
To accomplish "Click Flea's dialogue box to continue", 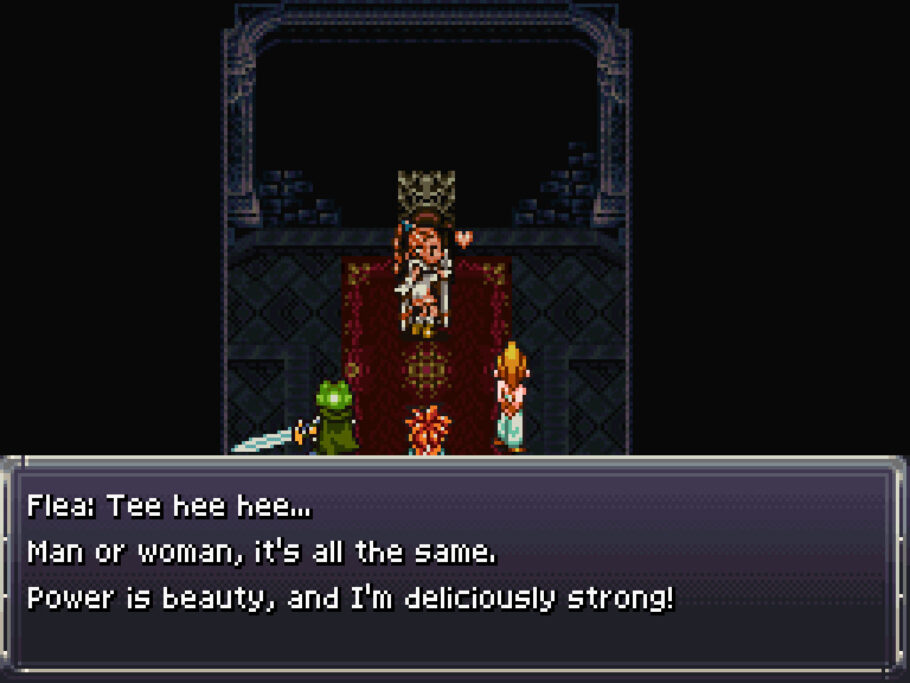I will pyautogui.click(x=454, y=566).
